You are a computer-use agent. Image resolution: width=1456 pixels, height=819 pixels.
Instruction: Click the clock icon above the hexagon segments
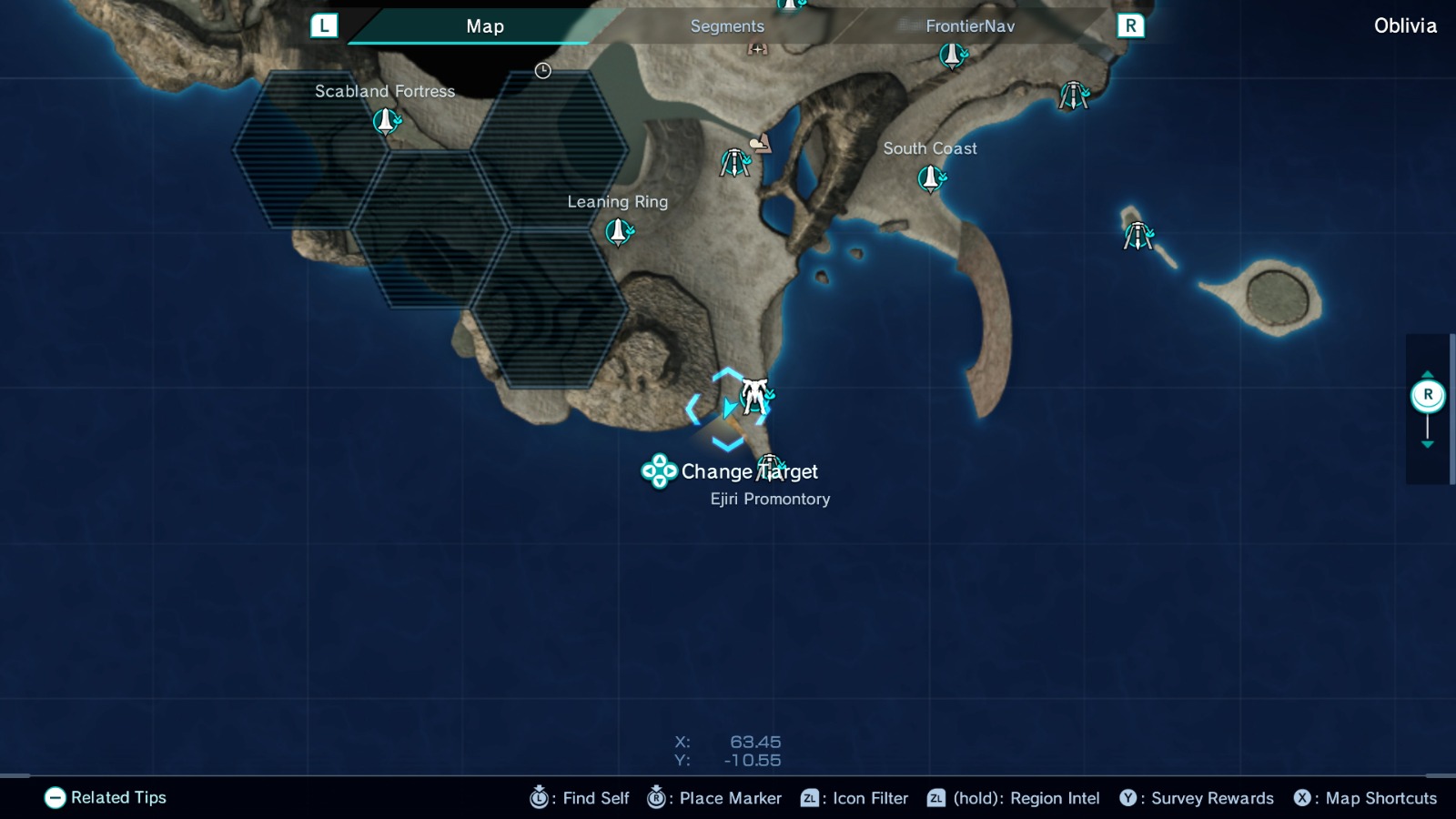(x=542, y=69)
